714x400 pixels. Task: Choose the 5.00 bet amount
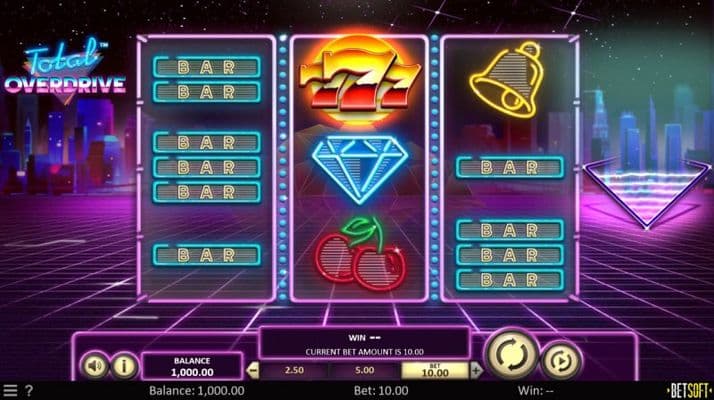[366, 370]
